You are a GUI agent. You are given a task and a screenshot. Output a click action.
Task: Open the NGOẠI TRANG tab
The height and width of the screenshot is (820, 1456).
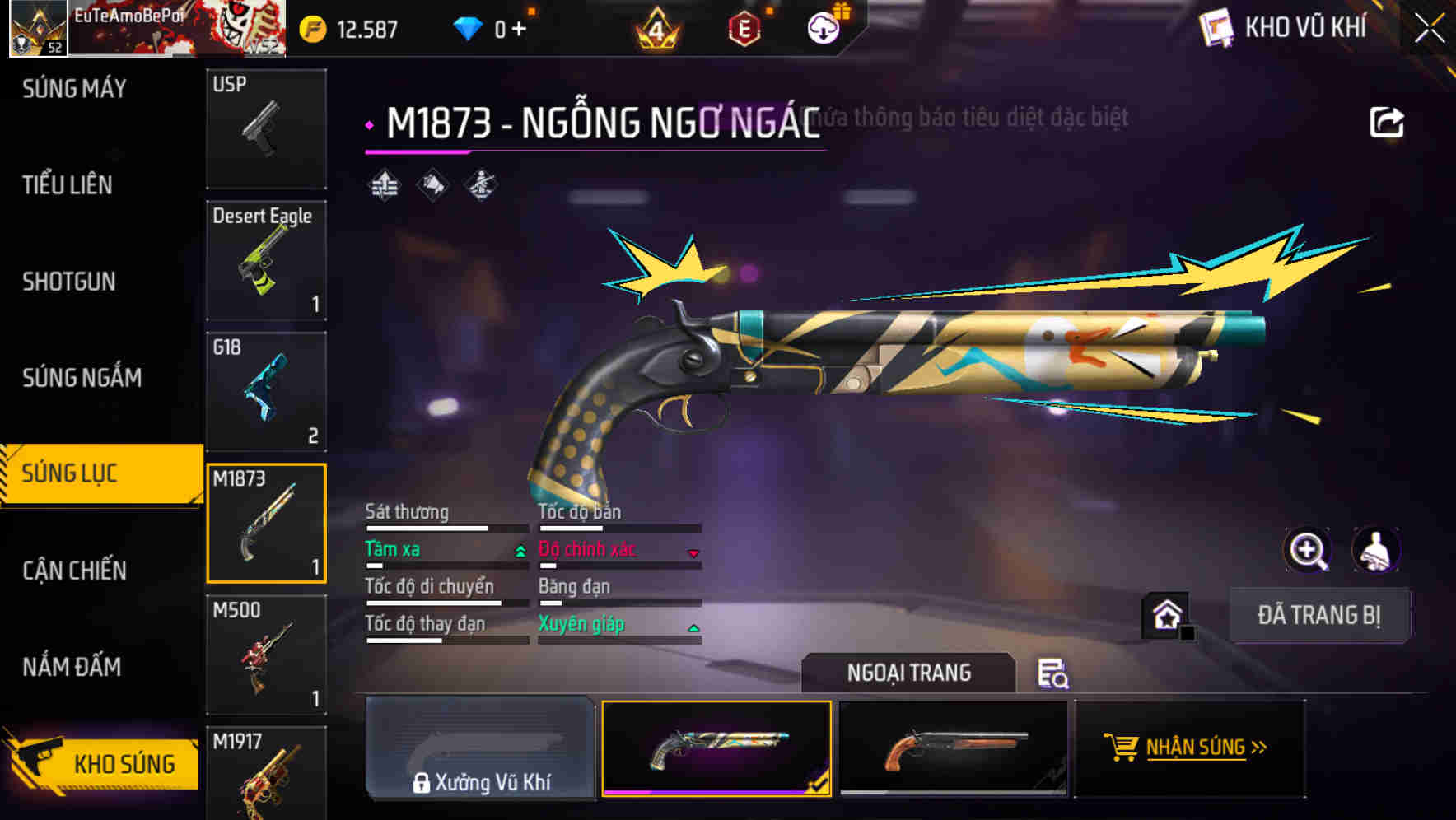click(909, 672)
